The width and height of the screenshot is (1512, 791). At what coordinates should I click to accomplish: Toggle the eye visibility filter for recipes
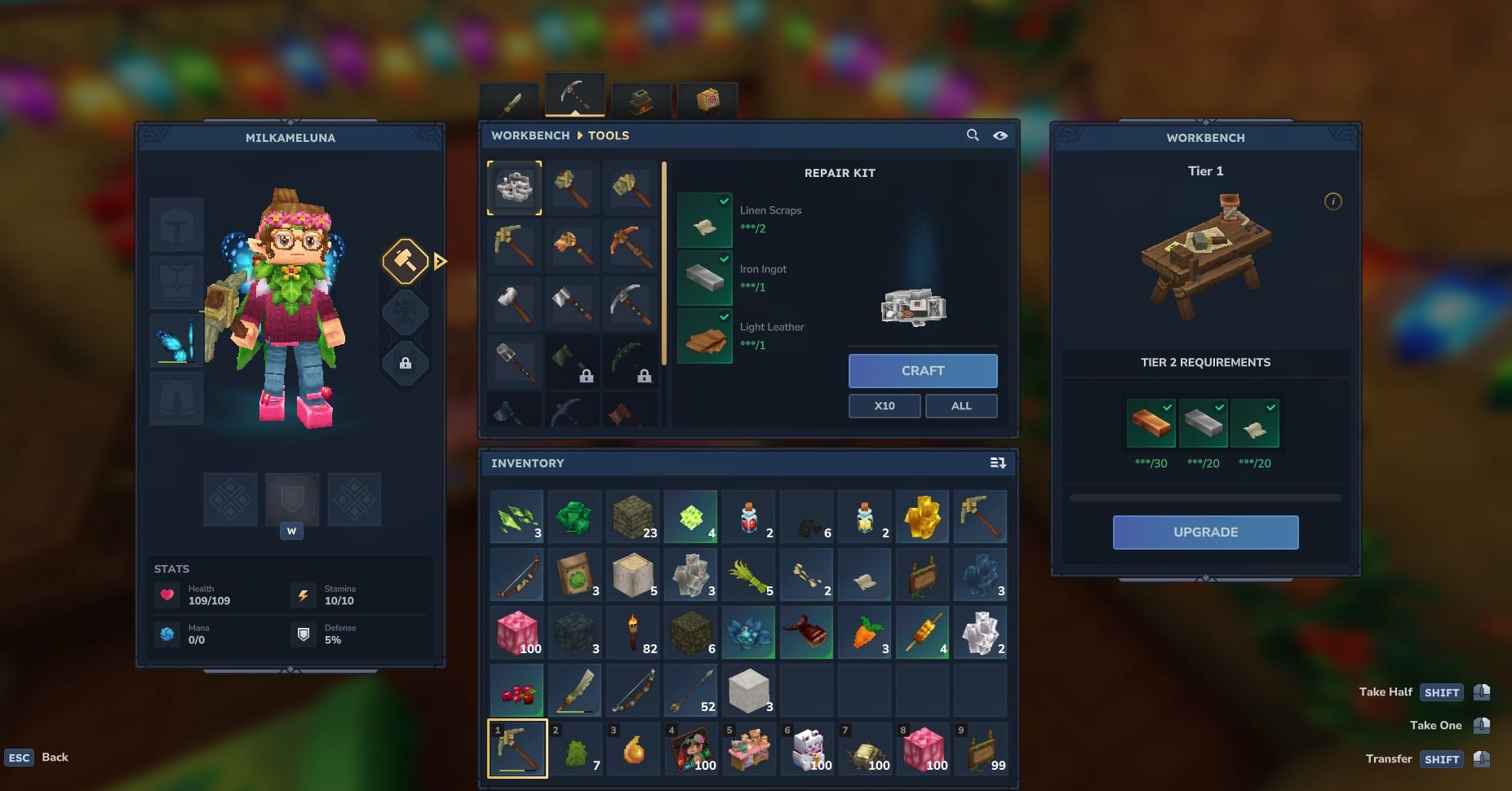tap(1000, 135)
